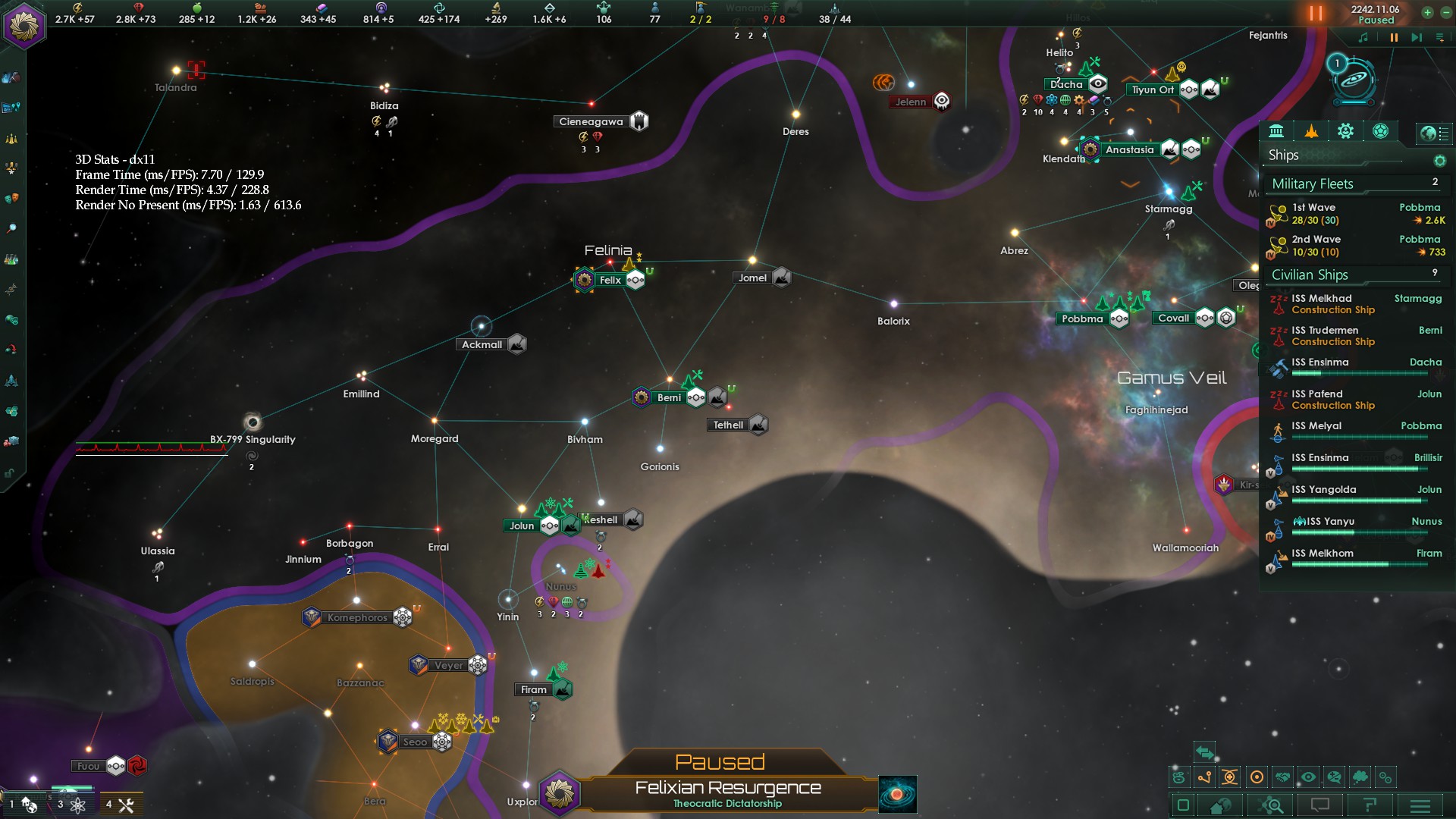
Task: Toggle the opinion map mode bubble icon
Action: point(1335,777)
